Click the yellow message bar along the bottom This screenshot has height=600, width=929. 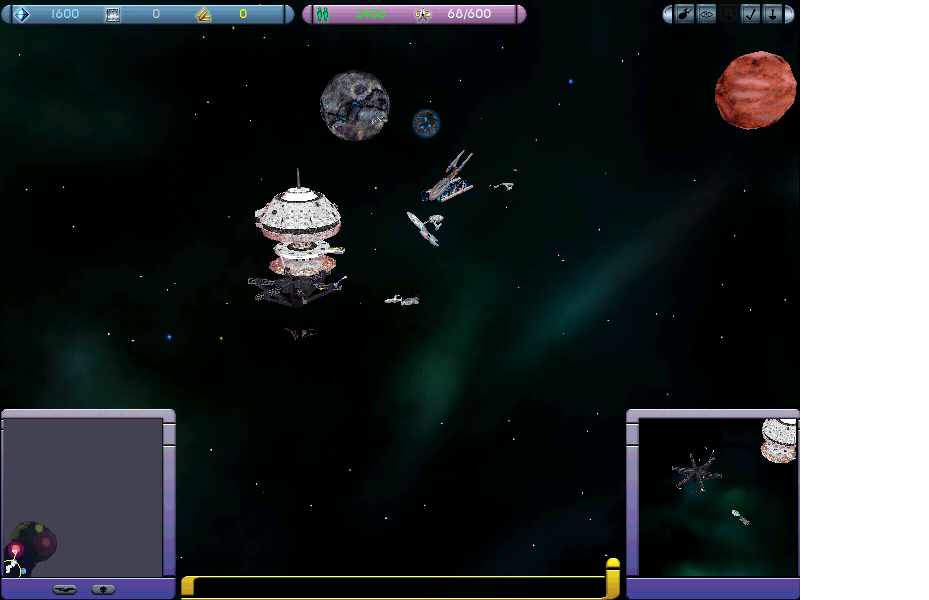(398, 587)
